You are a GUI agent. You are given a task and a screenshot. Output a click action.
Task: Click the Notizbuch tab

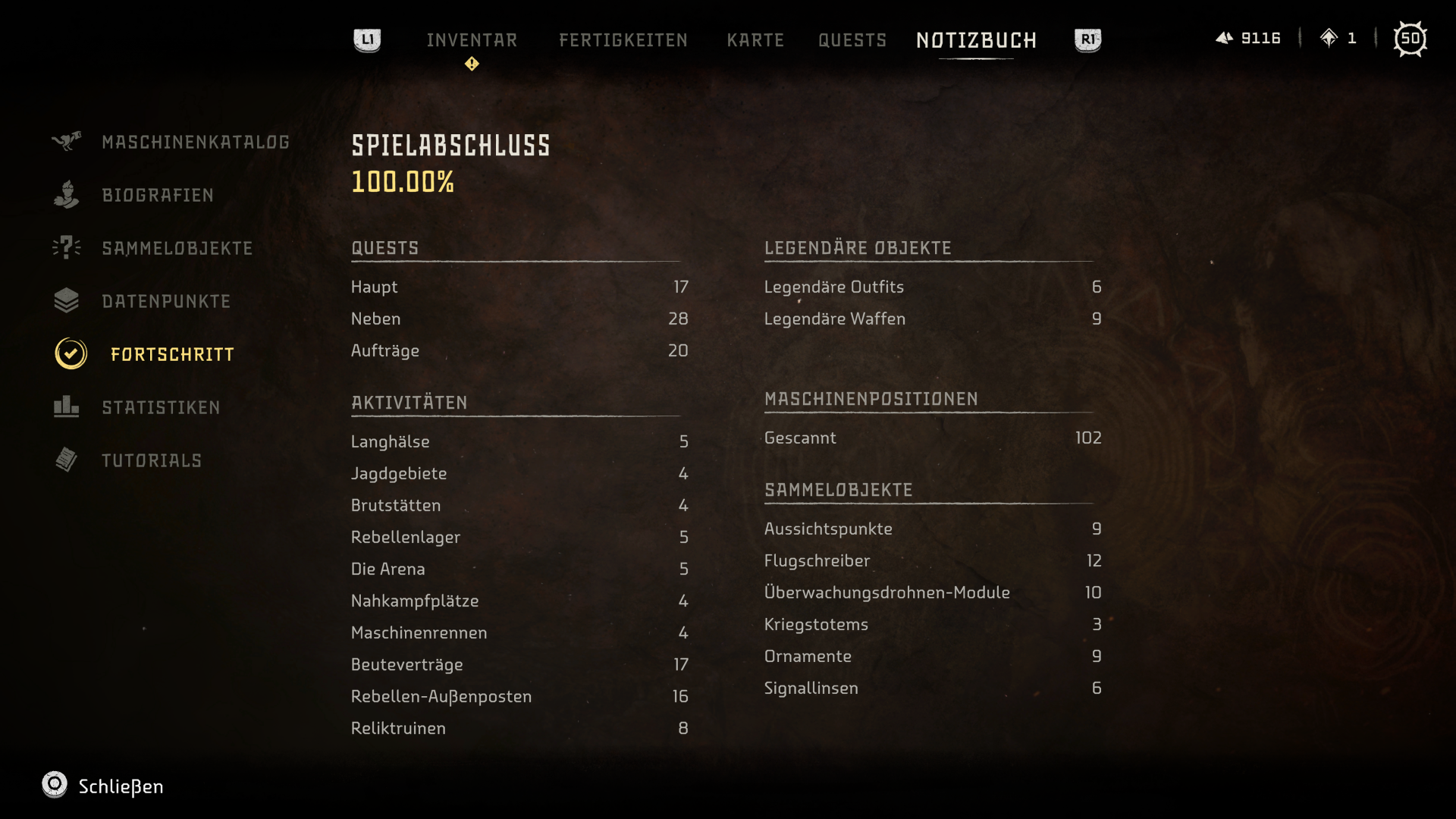[976, 40]
